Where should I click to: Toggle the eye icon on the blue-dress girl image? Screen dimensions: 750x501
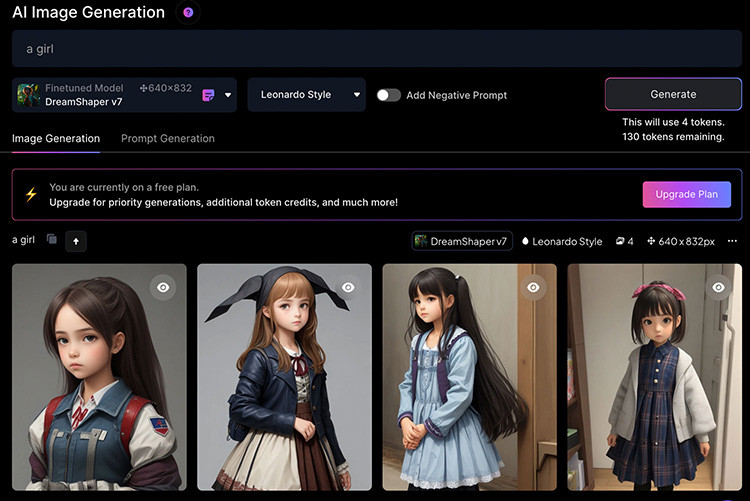click(x=533, y=287)
